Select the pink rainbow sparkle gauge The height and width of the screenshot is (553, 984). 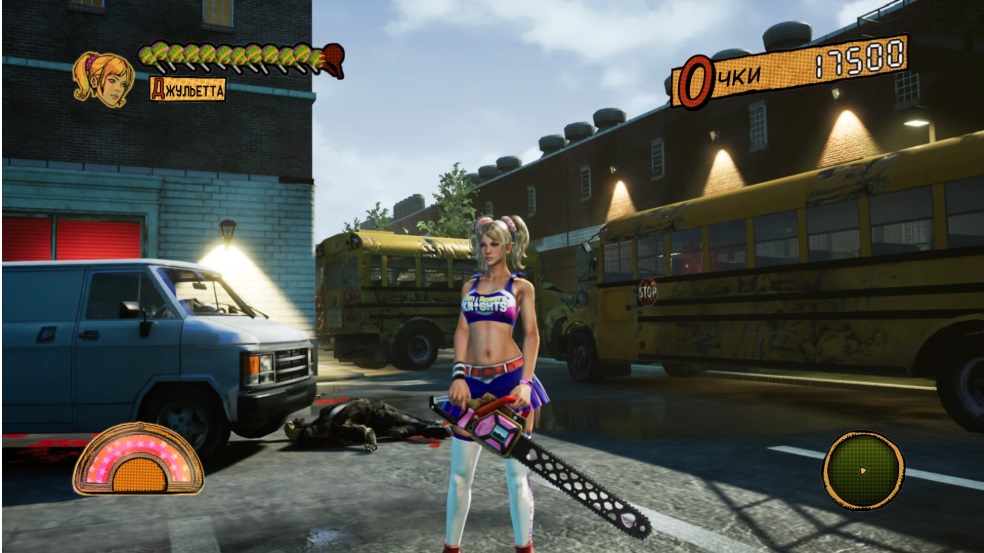click(138, 459)
